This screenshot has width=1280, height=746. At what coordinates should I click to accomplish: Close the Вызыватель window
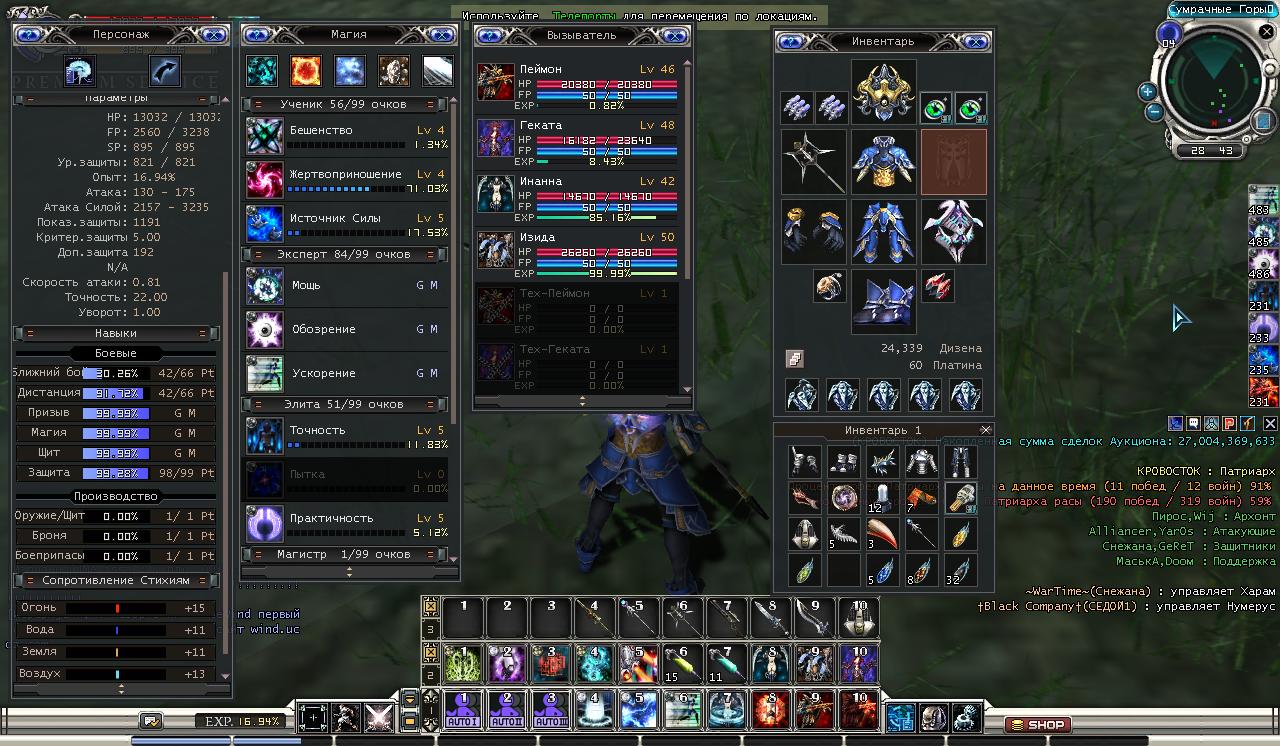click(x=676, y=36)
